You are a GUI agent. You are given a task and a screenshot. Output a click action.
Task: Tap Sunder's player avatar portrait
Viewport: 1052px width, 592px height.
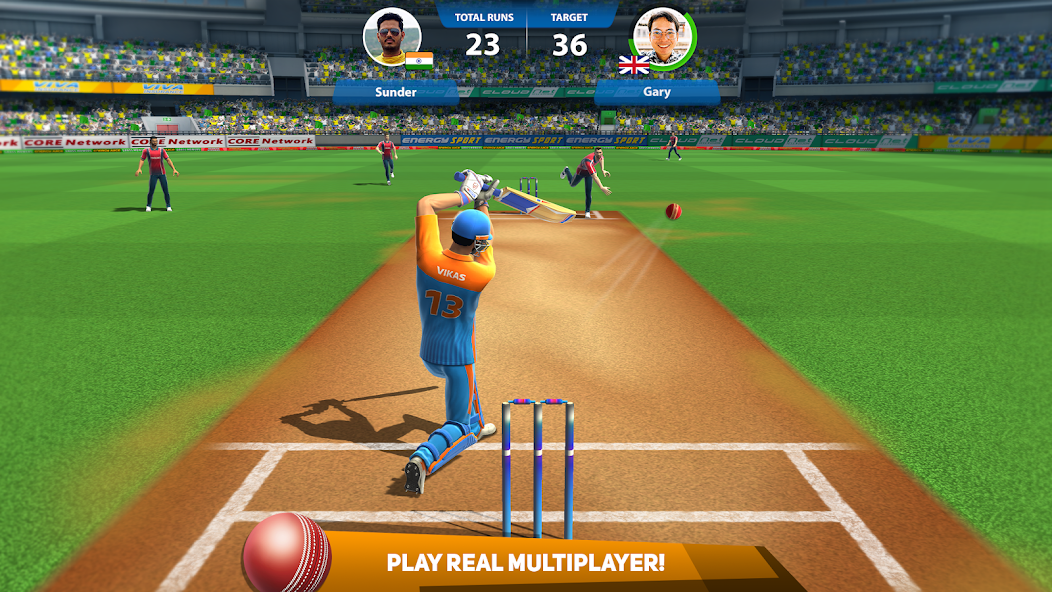[391, 37]
